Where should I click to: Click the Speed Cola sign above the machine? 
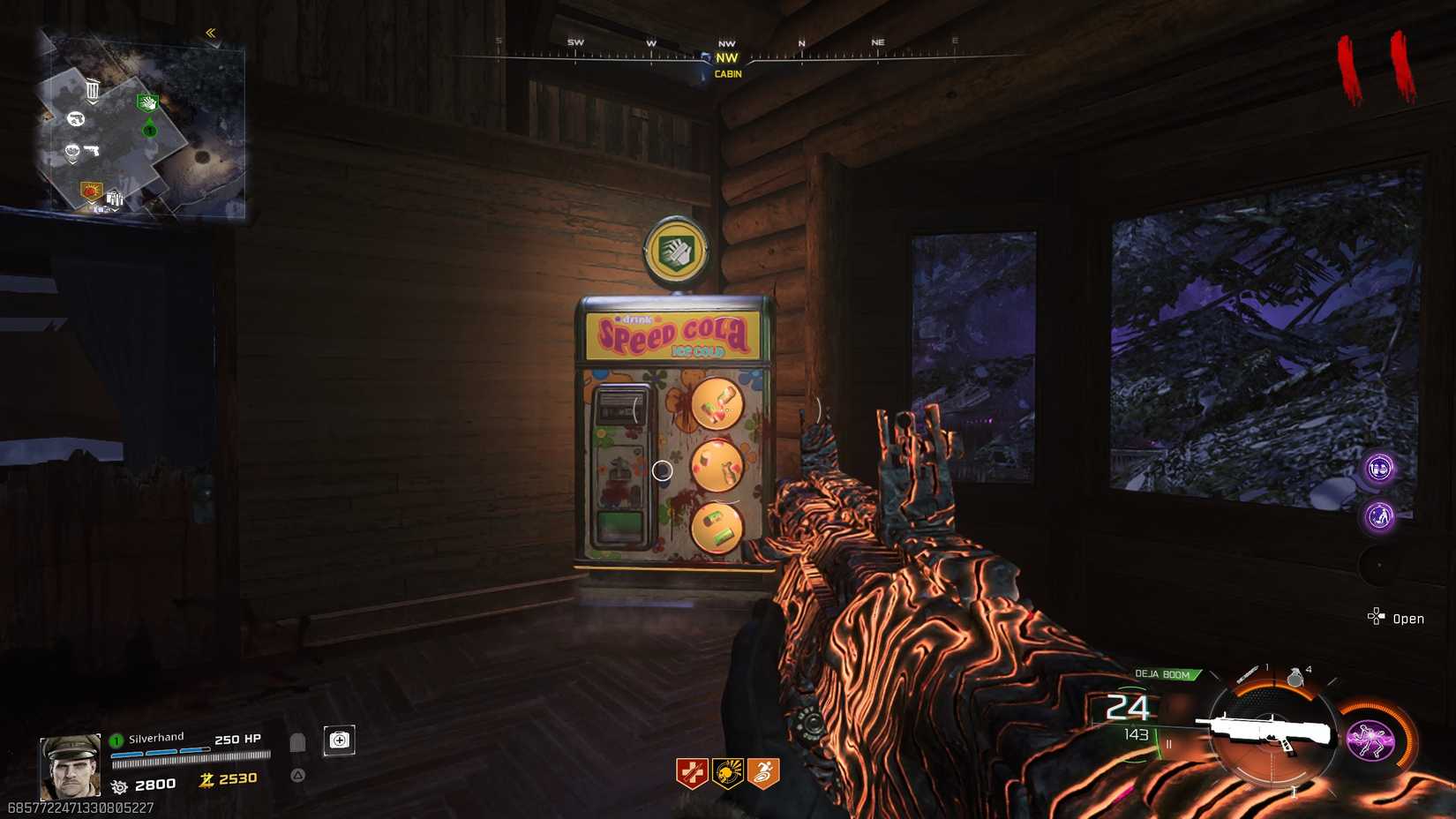click(x=672, y=333)
